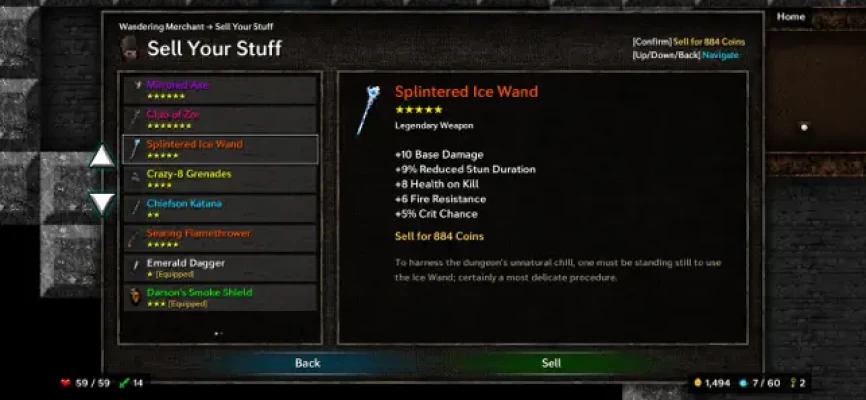Click the up arrow beside the item list

(102, 156)
